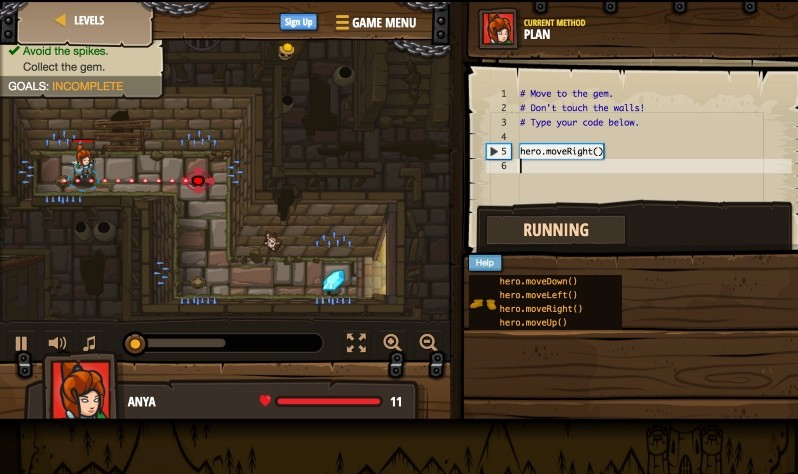Viewport: 798px width, 474px height.
Task: Click the Sign Up button
Action: (298, 22)
